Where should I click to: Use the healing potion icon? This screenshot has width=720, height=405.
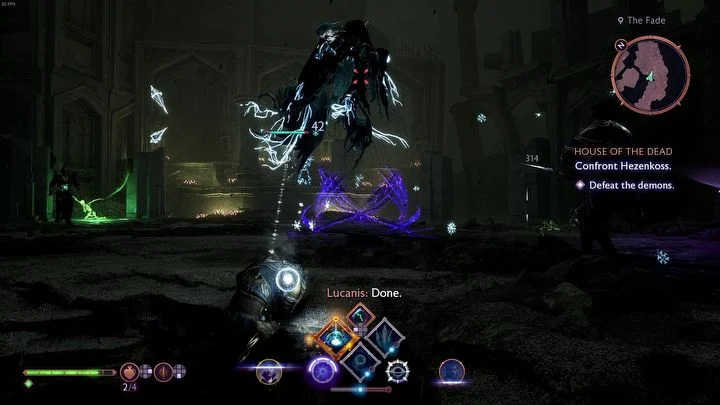click(130, 371)
